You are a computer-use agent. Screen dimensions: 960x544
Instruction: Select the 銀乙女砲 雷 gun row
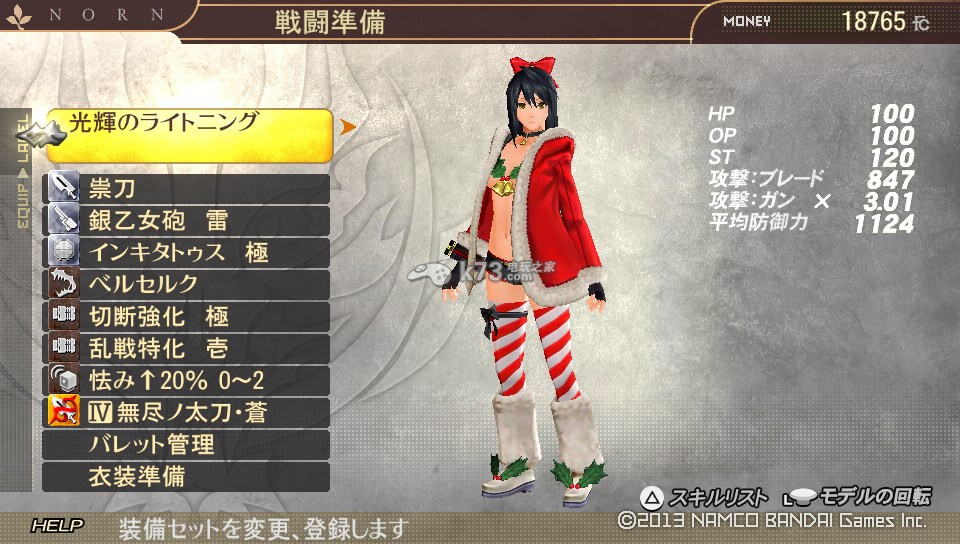[188, 221]
